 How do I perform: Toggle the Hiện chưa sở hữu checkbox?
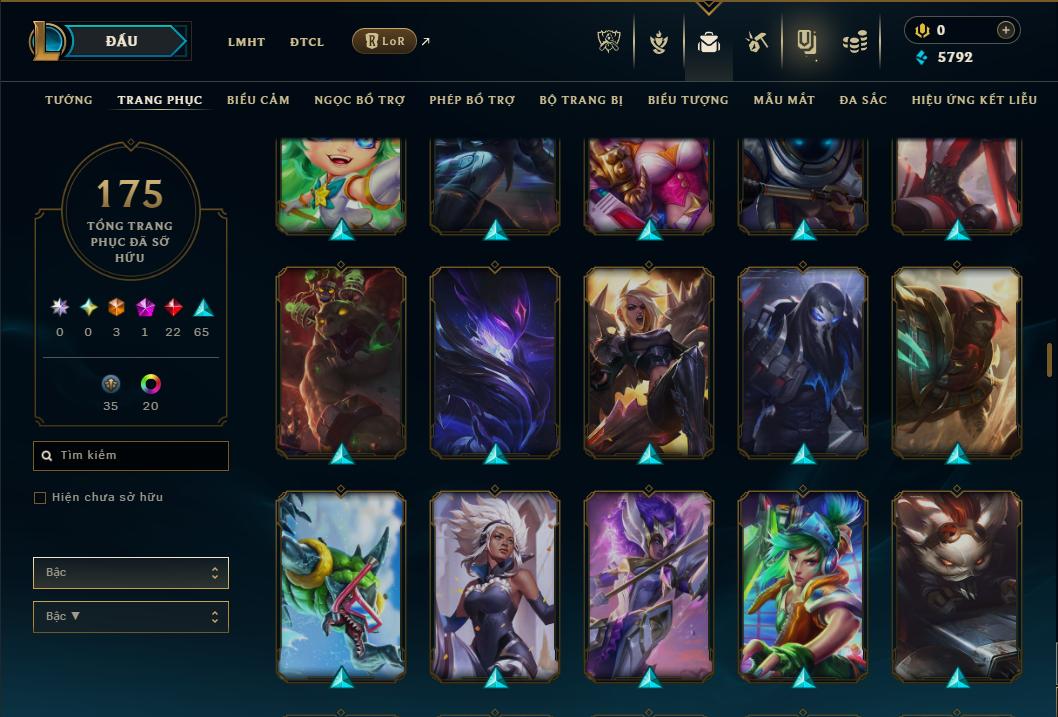(x=40, y=498)
